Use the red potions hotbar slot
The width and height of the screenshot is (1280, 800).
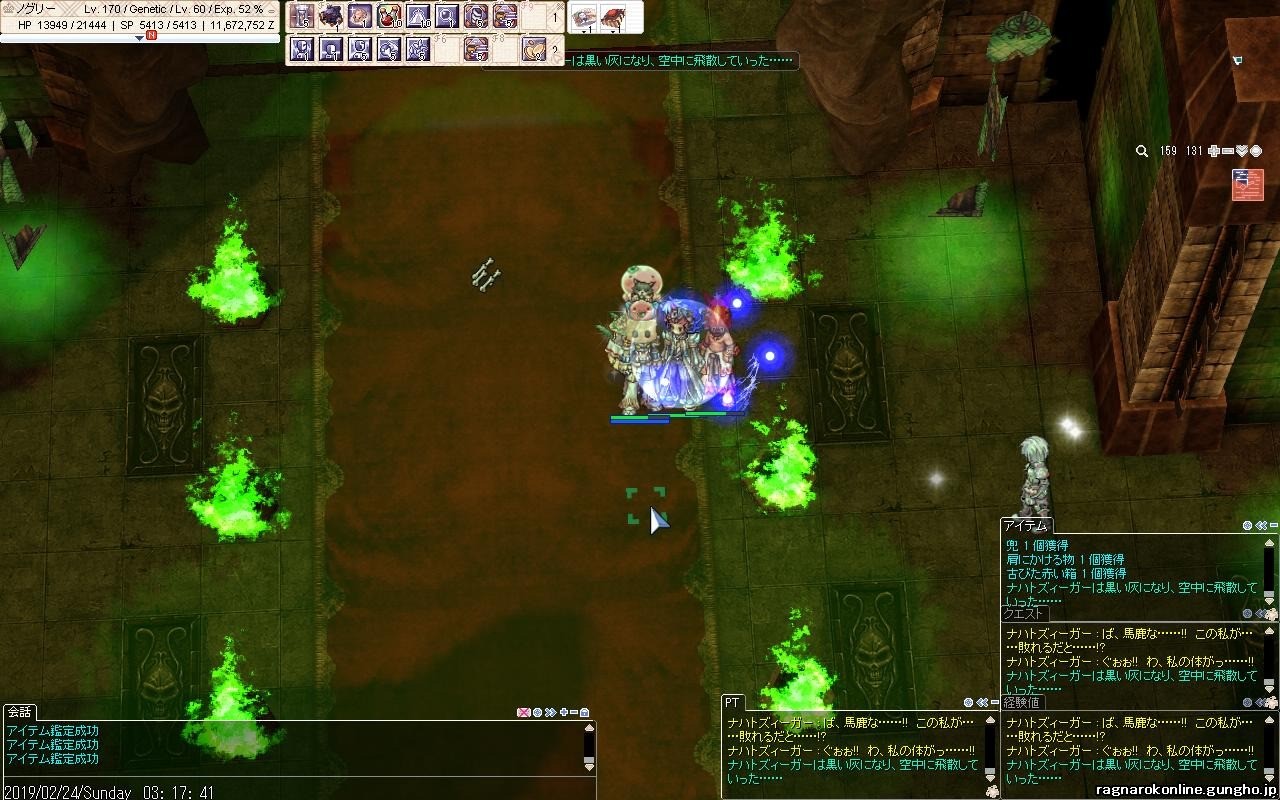tap(389, 16)
